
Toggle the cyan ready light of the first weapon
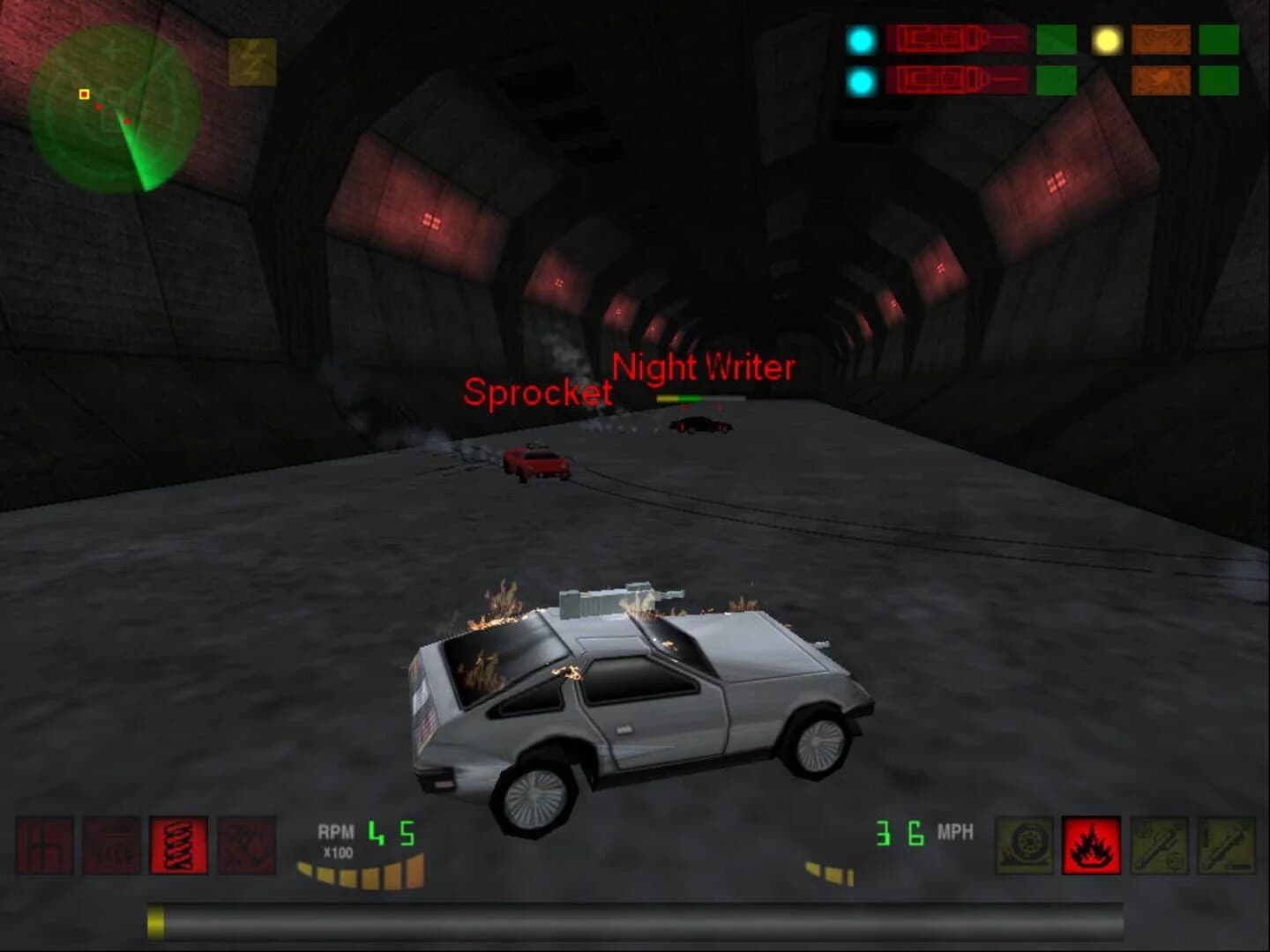[862, 38]
